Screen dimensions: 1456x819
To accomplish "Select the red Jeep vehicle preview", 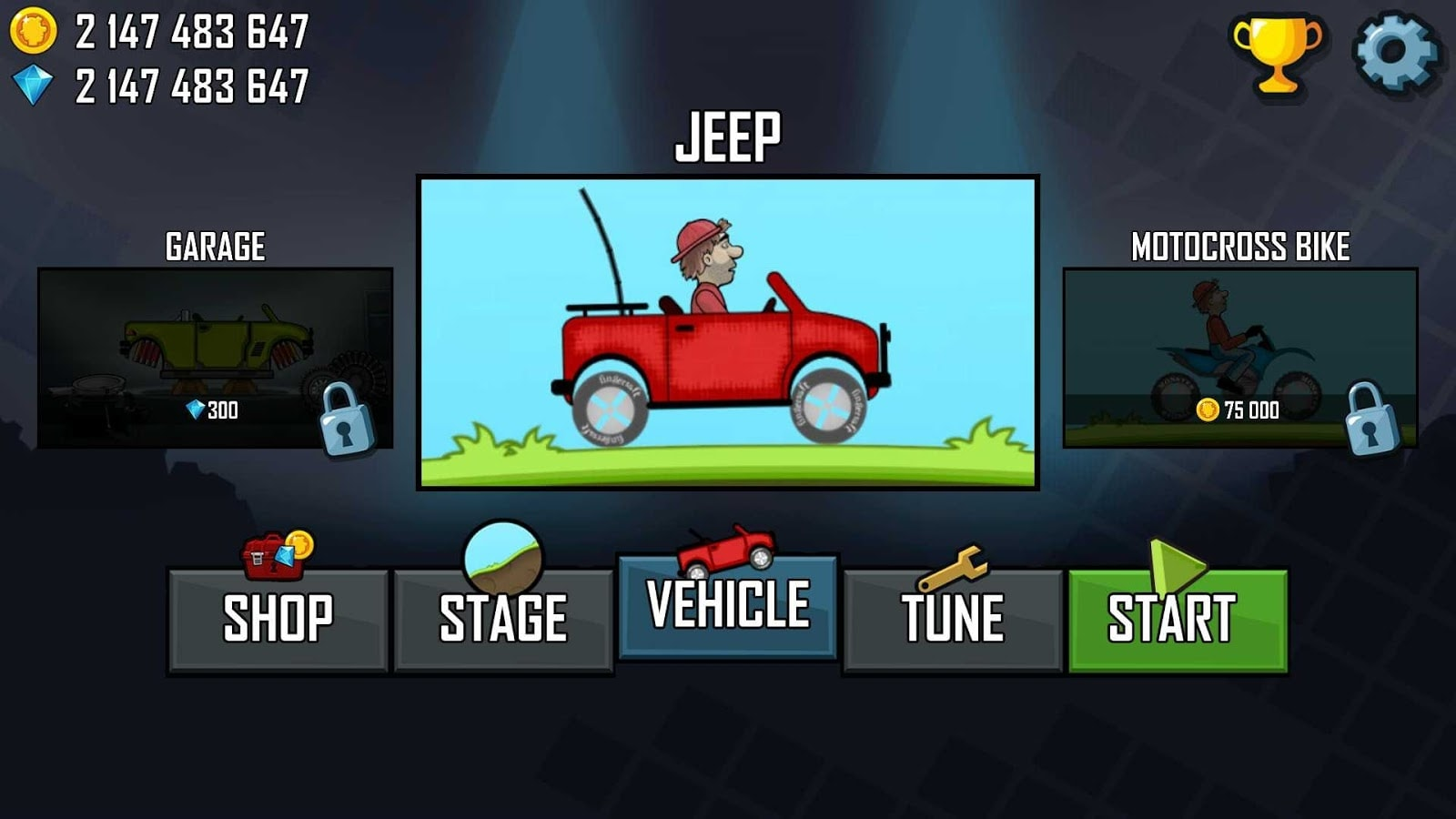I will [727, 332].
